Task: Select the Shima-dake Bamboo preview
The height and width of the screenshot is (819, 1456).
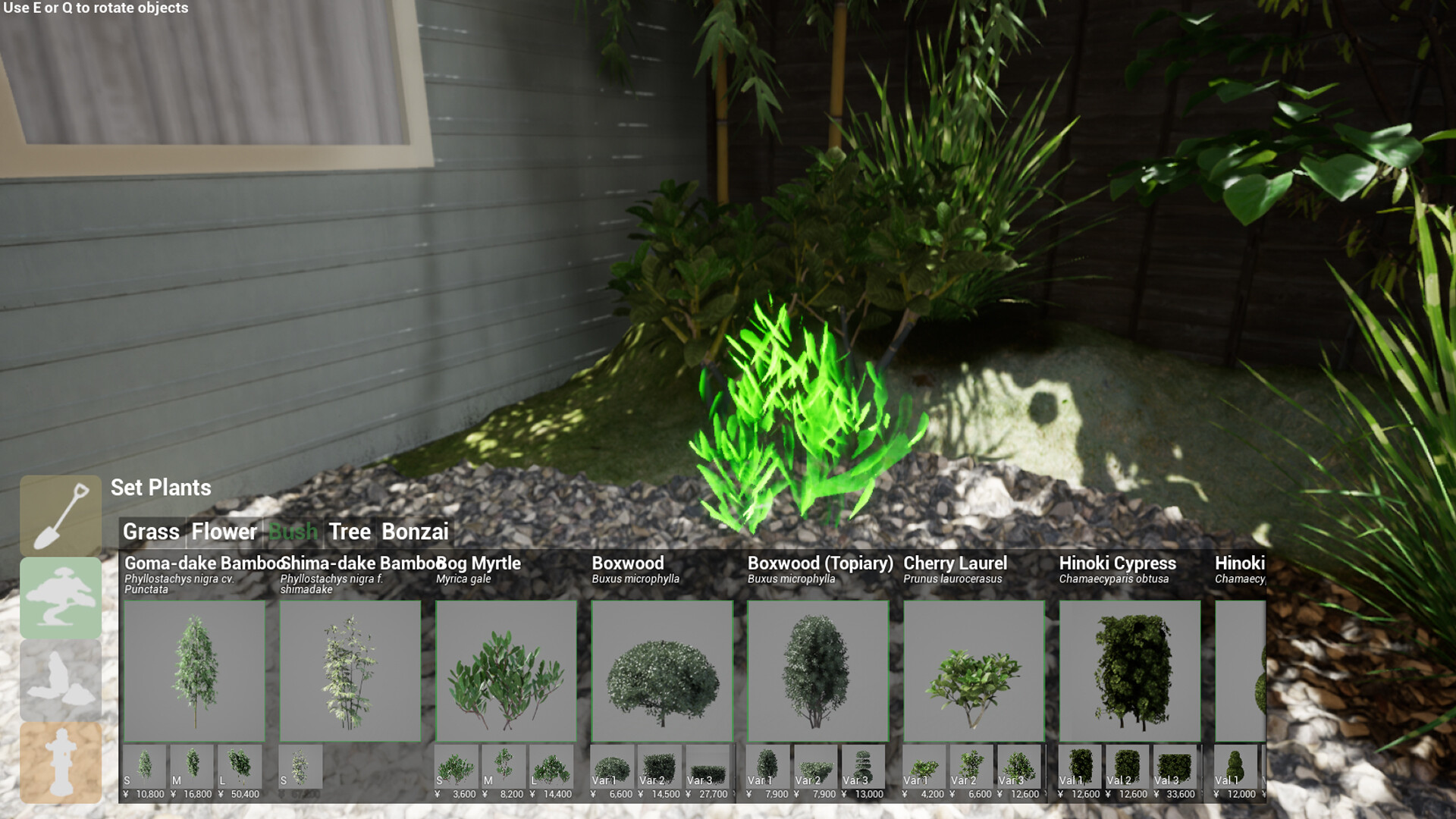Action: point(350,671)
